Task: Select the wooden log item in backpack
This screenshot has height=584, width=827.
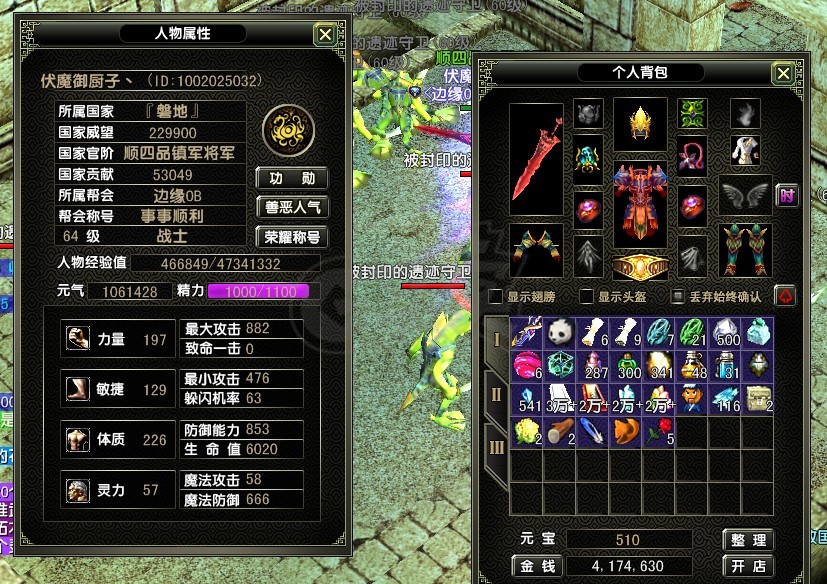Action: click(560, 432)
